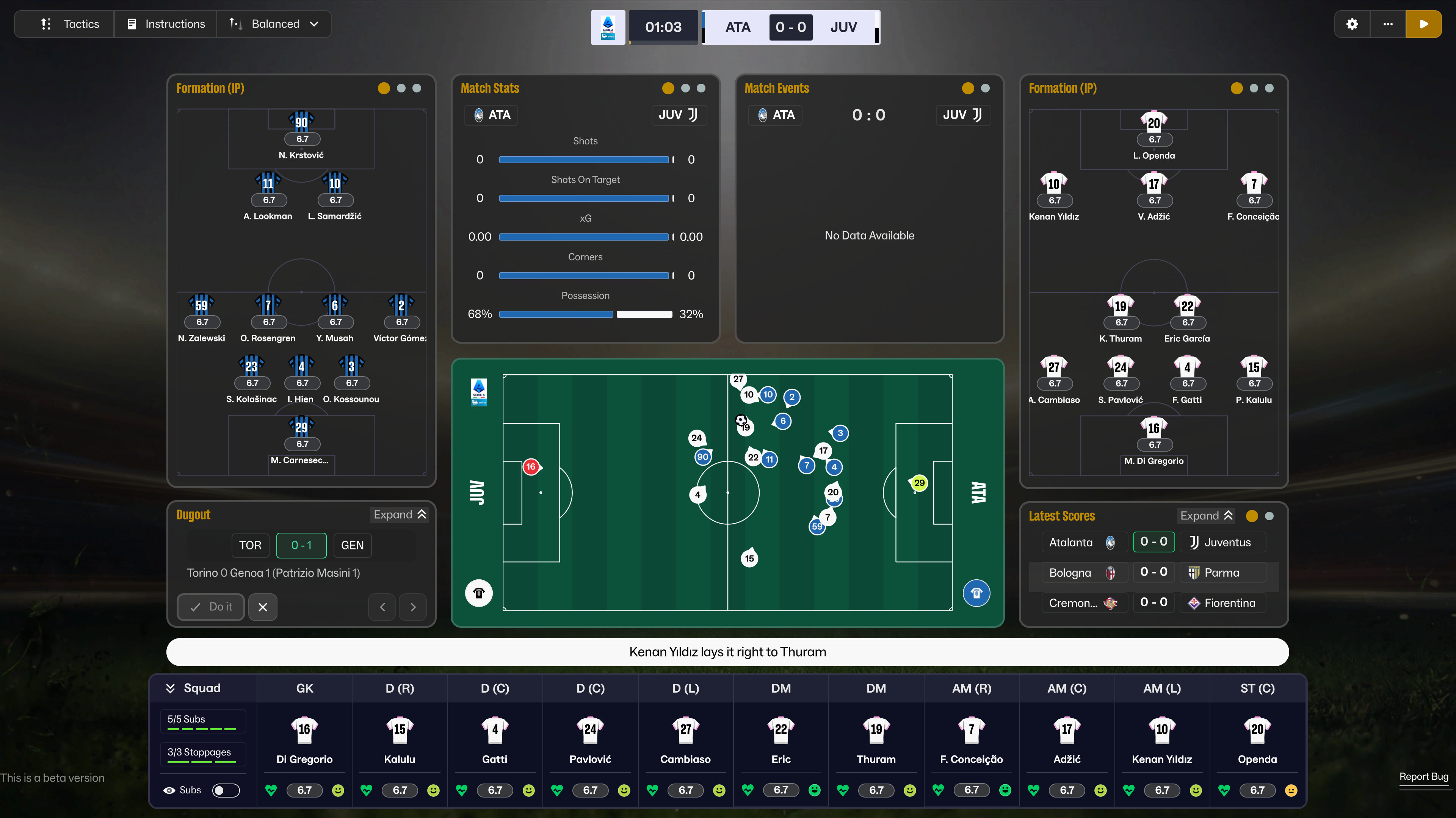Select Kenan Yıldız in the squad bar

1161,740
